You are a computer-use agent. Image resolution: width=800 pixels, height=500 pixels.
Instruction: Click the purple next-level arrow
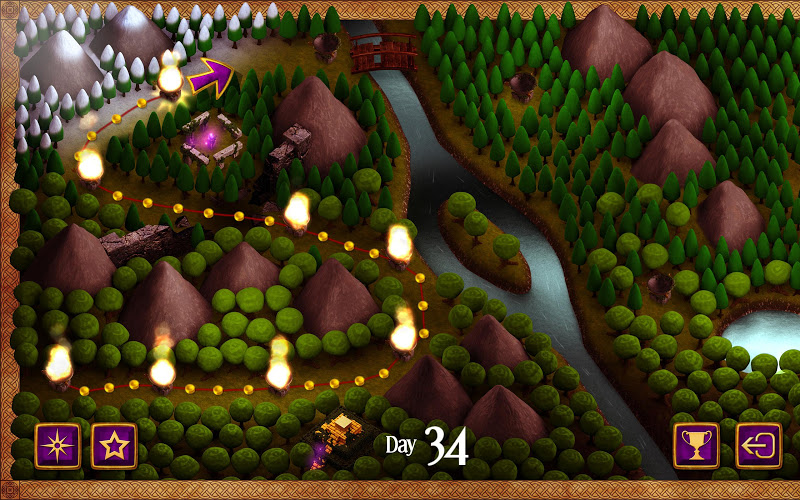(211, 73)
